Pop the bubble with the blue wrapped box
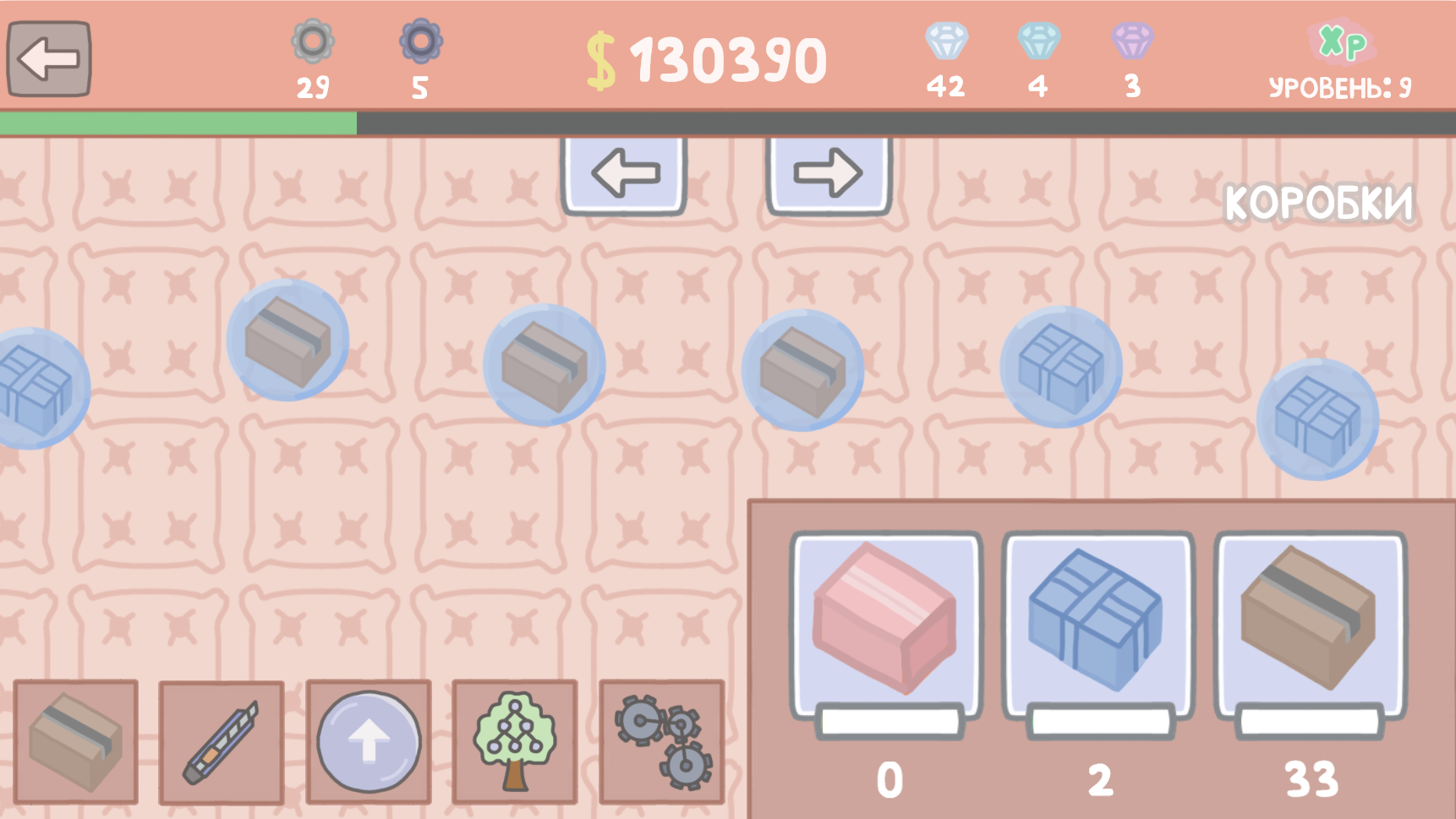1456x819 pixels. tap(1060, 365)
